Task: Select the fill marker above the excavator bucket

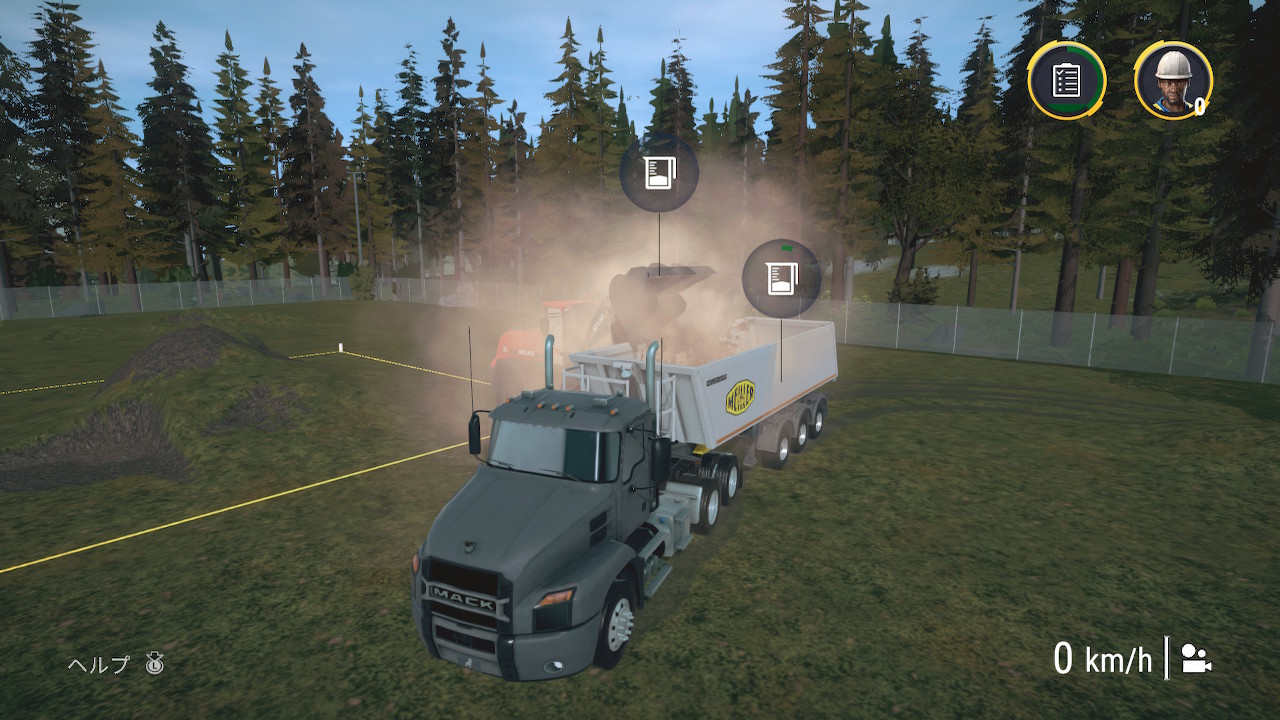Action: pyautogui.click(x=659, y=172)
